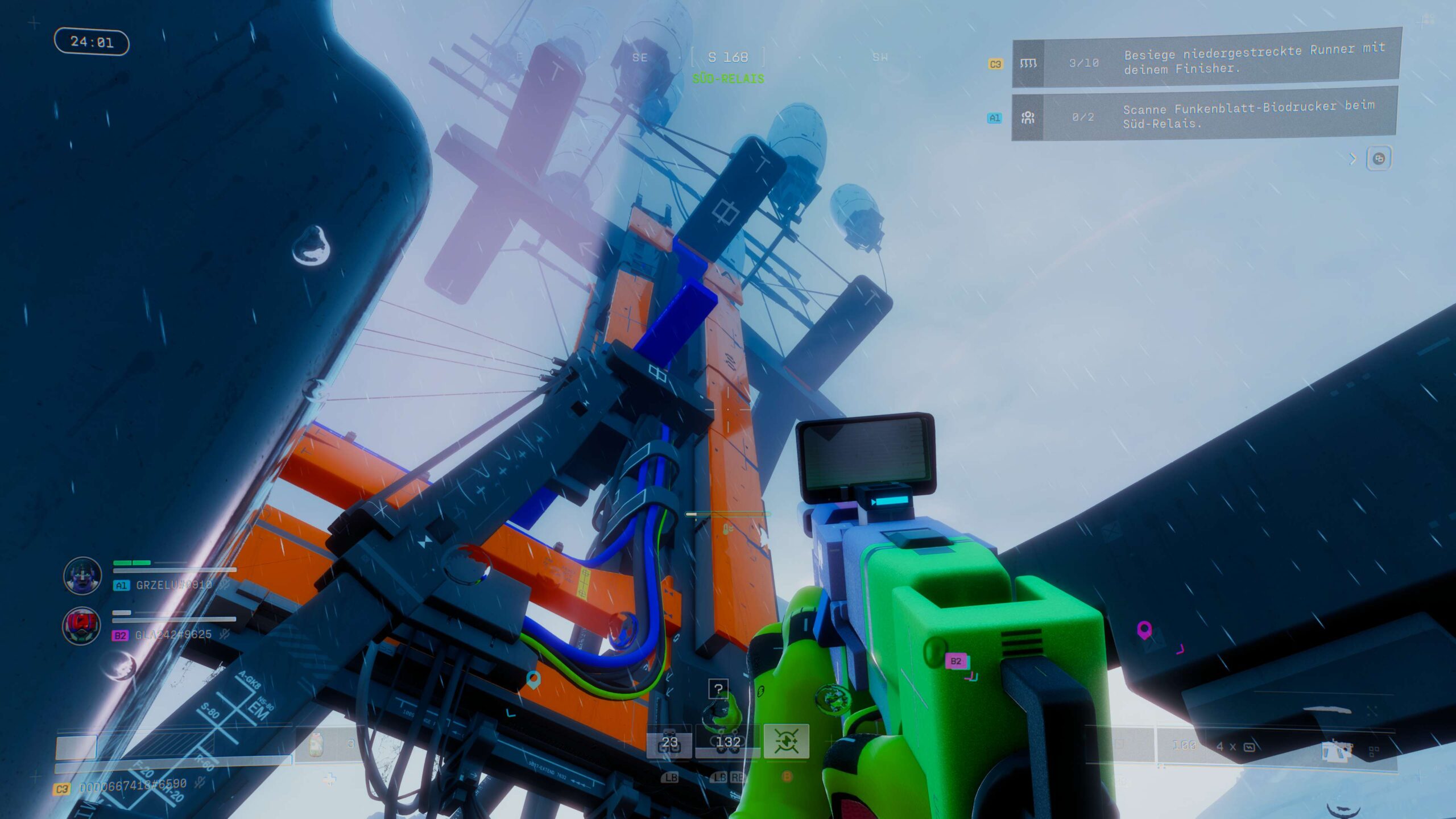Image resolution: width=1456 pixels, height=819 pixels.
Task: Click the compass heading S 168
Action: pyautogui.click(x=728, y=57)
